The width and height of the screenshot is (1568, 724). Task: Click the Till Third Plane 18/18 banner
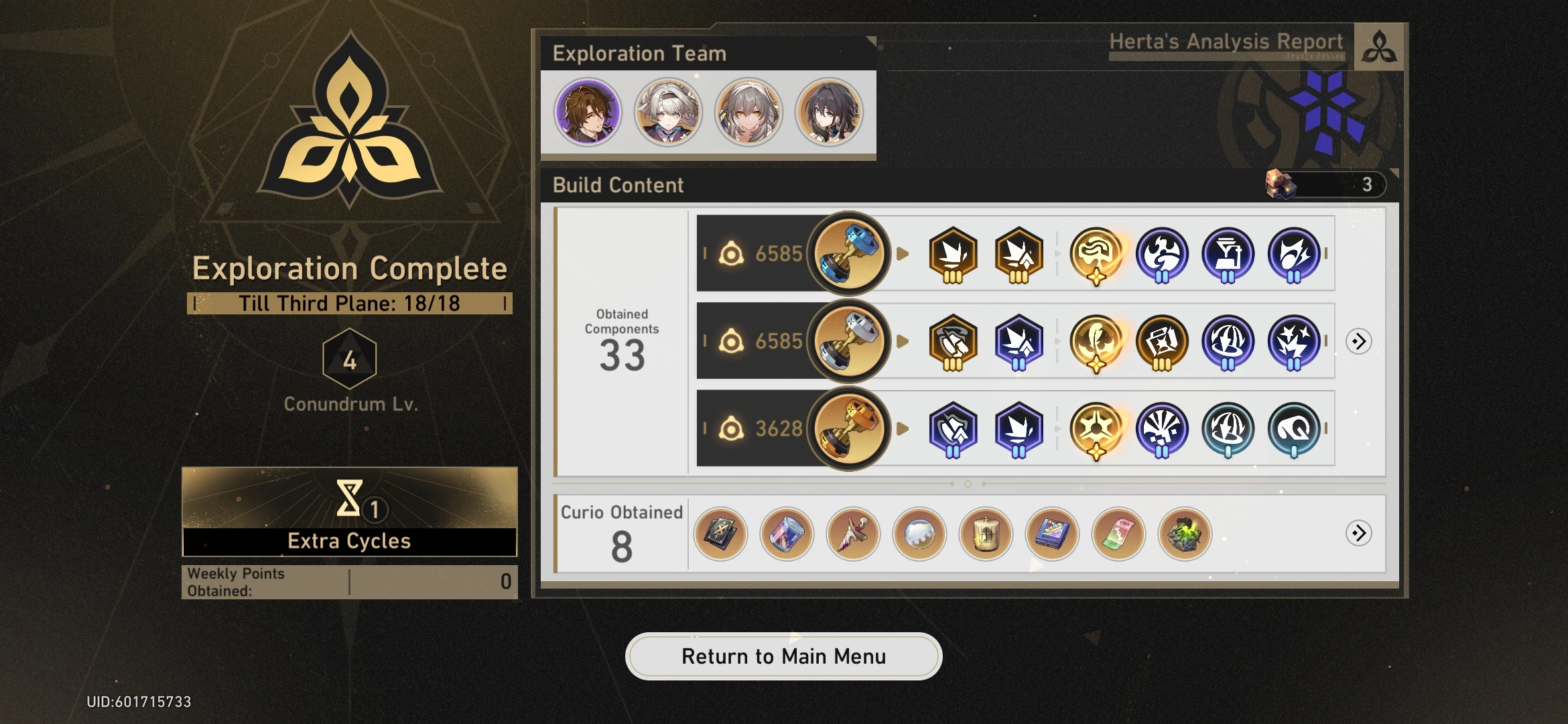pyautogui.click(x=349, y=303)
